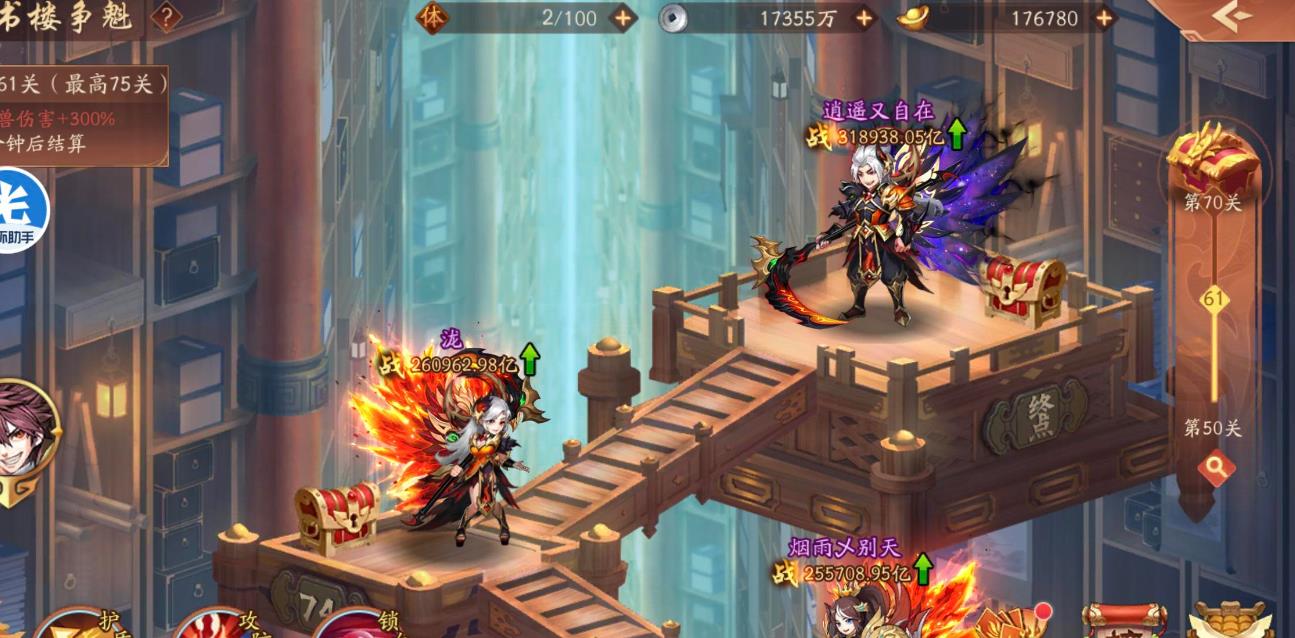The image size is (1295, 638).
Task: Add stamina with the 体 plus button
Action: click(622, 18)
